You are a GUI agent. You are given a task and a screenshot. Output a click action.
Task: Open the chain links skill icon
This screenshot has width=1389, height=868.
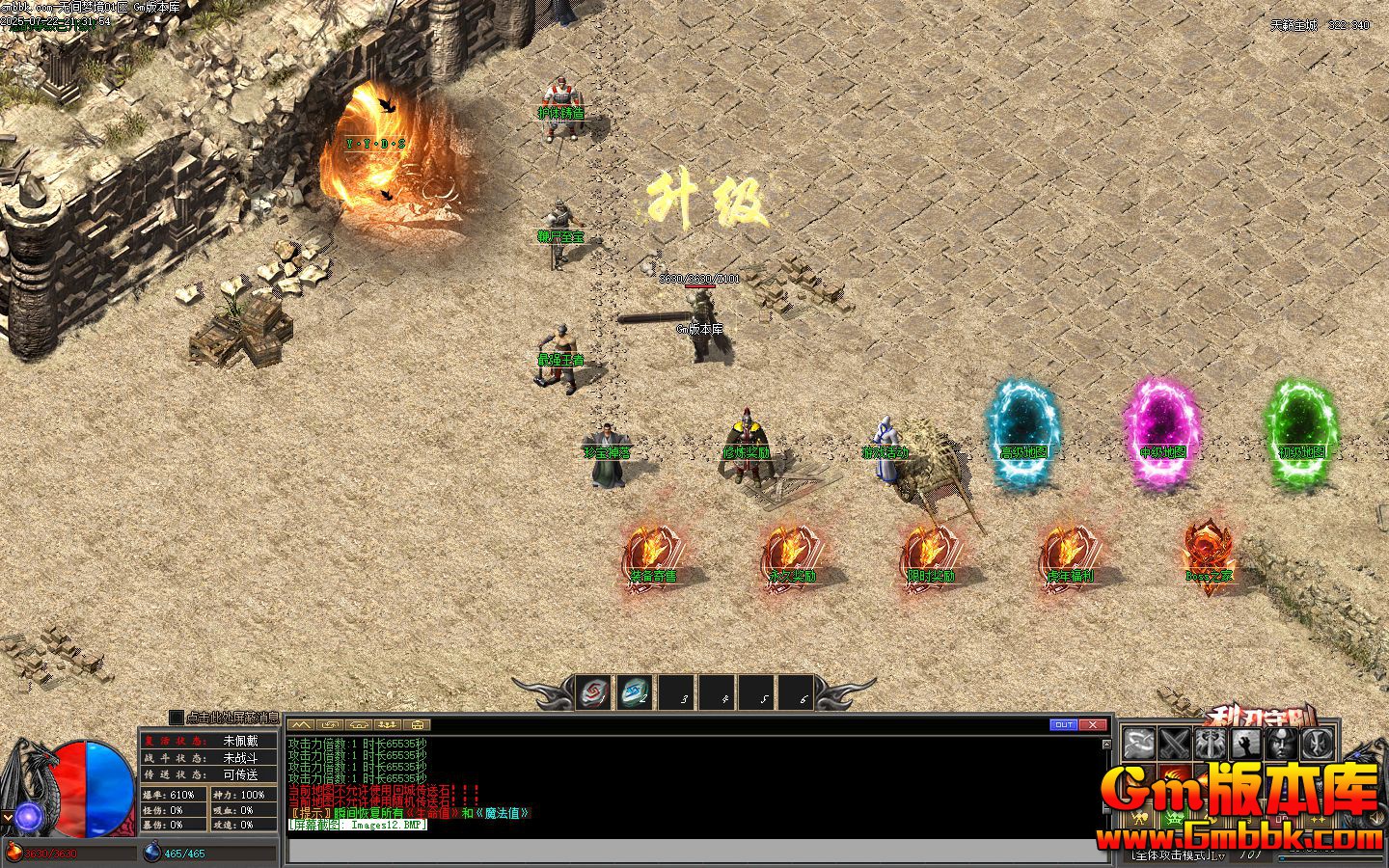(x=1139, y=744)
